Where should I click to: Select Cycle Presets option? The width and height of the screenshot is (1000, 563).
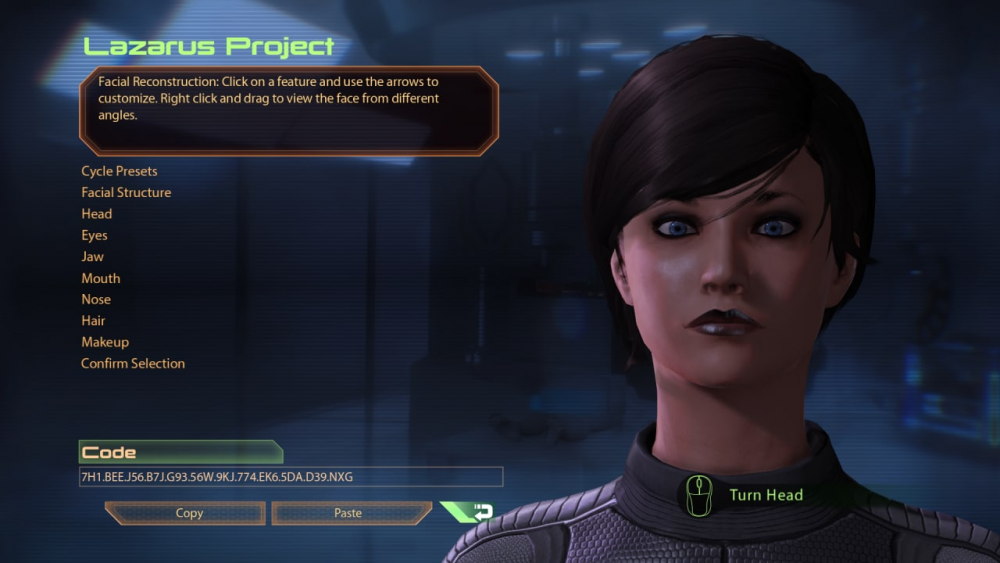(119, 171)
